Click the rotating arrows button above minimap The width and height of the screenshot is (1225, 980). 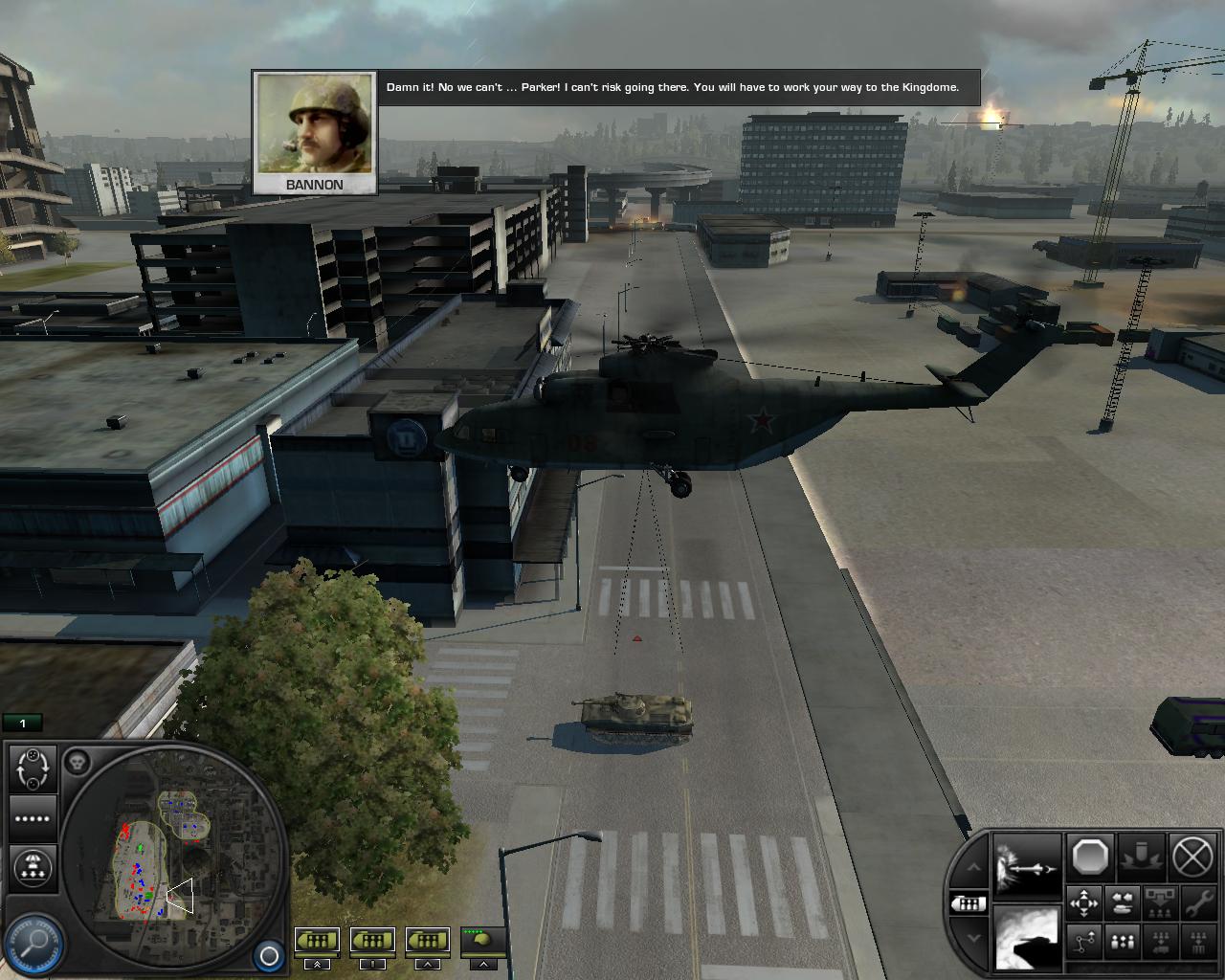coord(33,768)
